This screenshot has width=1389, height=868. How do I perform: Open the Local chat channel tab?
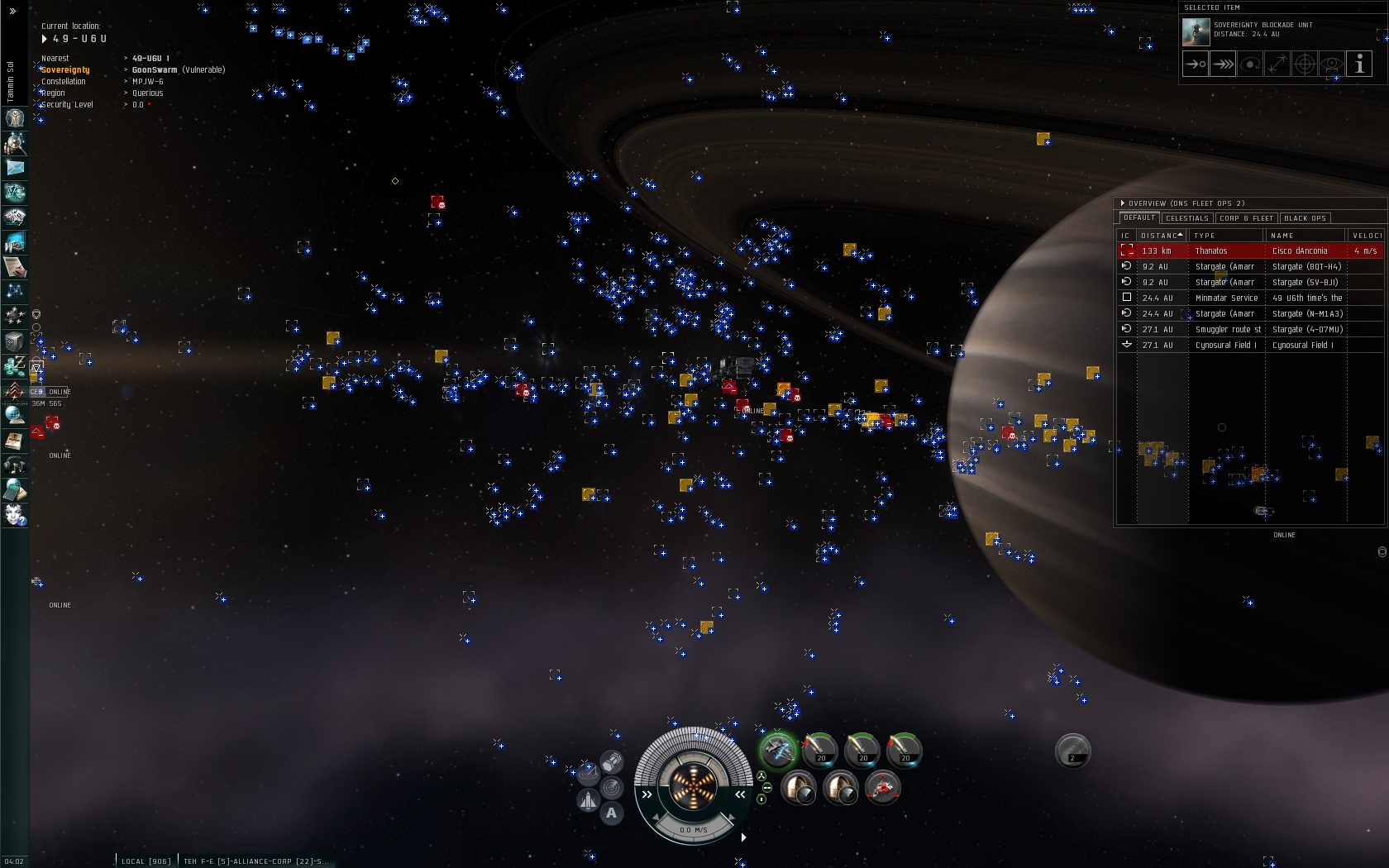pyautogui.click(x=146, y=861)
